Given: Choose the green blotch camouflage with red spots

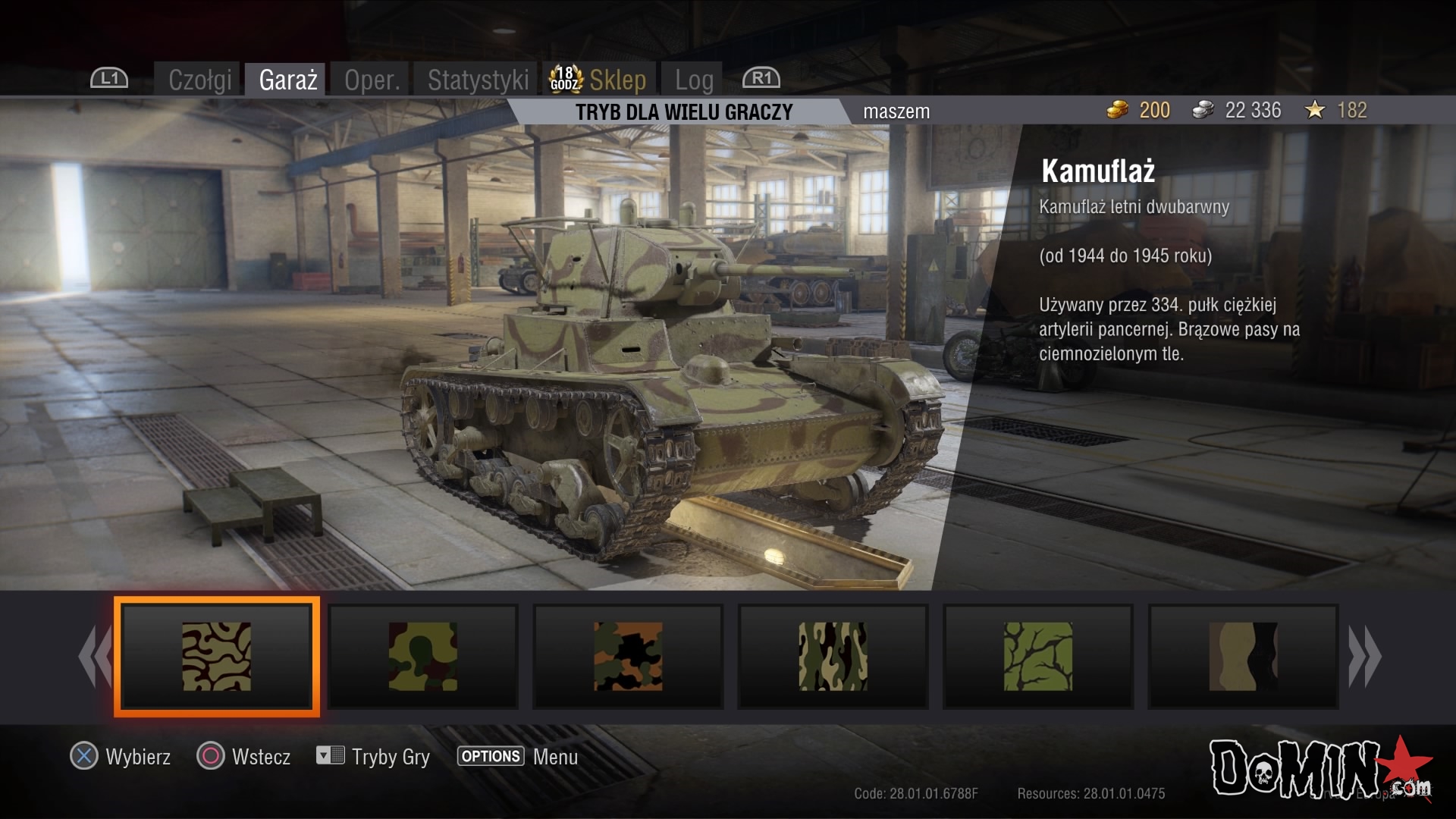Looking at the screenshot, I should click(422, 657).
